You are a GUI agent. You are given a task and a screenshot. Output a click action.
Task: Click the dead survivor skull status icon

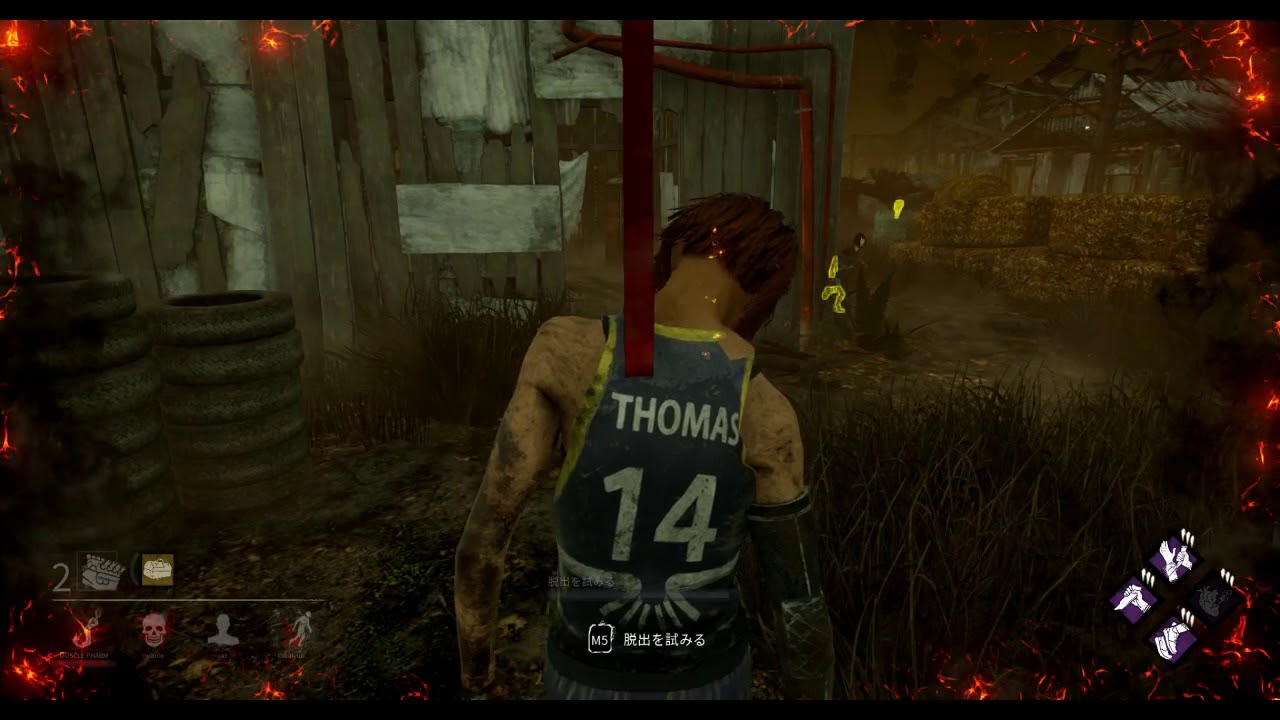coord(153,631)
